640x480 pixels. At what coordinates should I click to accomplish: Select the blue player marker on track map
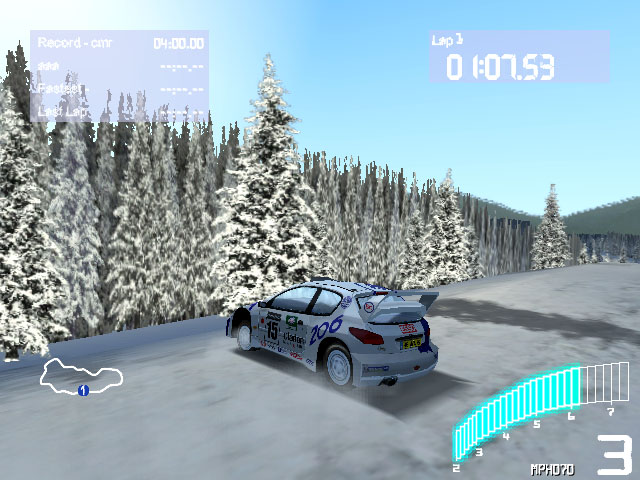(x=83, y=390)
